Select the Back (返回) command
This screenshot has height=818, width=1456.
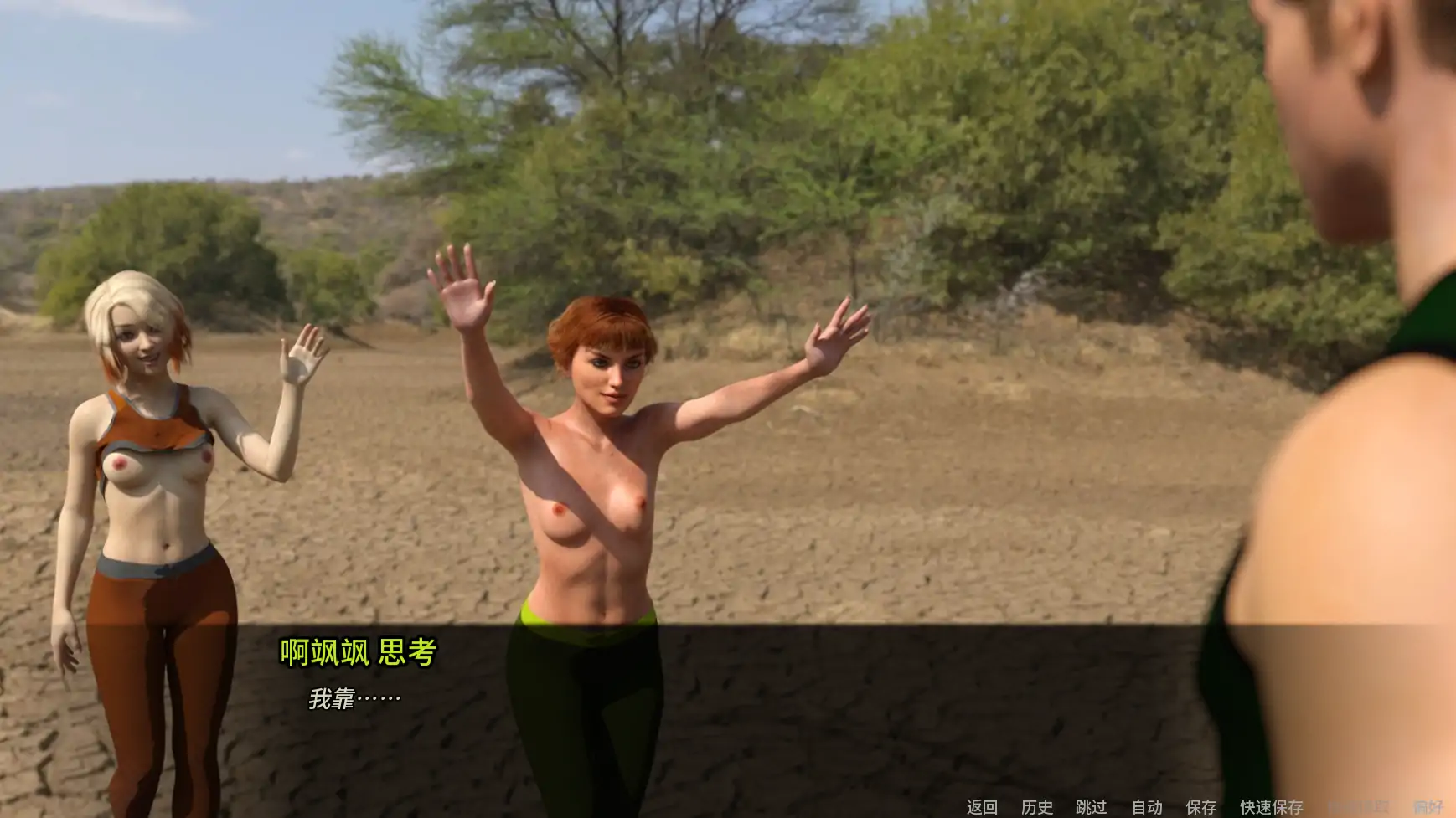click(980, 806)
